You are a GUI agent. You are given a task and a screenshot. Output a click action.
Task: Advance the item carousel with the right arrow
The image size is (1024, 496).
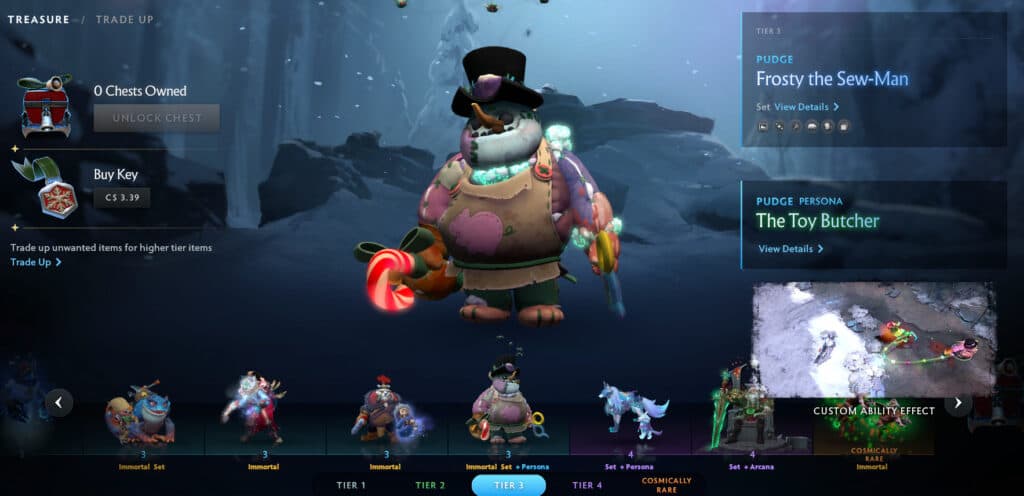click(x=958, y=402)
